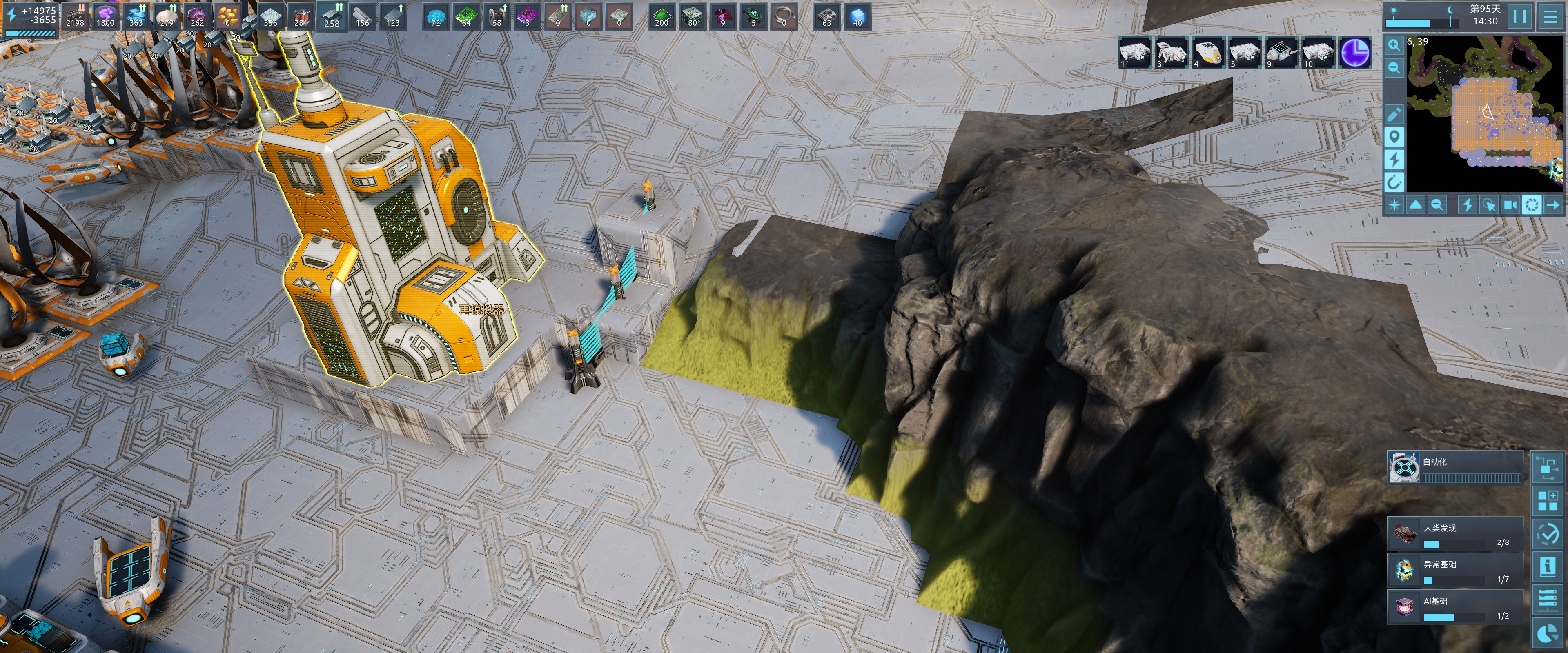Open the hamburger main menu
1568x653 pixels.
(x=1550, y=16)
